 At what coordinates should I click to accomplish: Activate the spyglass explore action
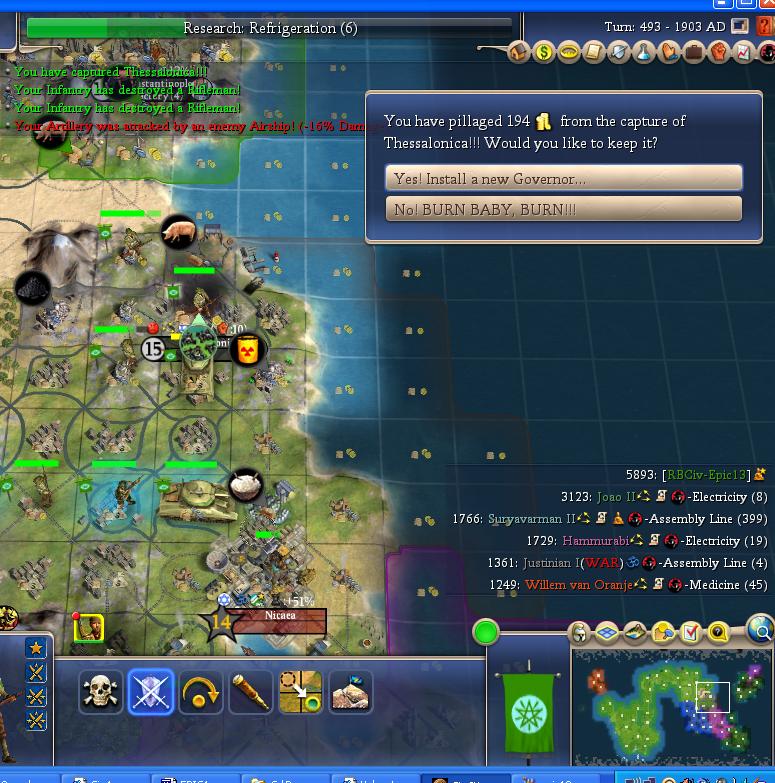(251, 691)
